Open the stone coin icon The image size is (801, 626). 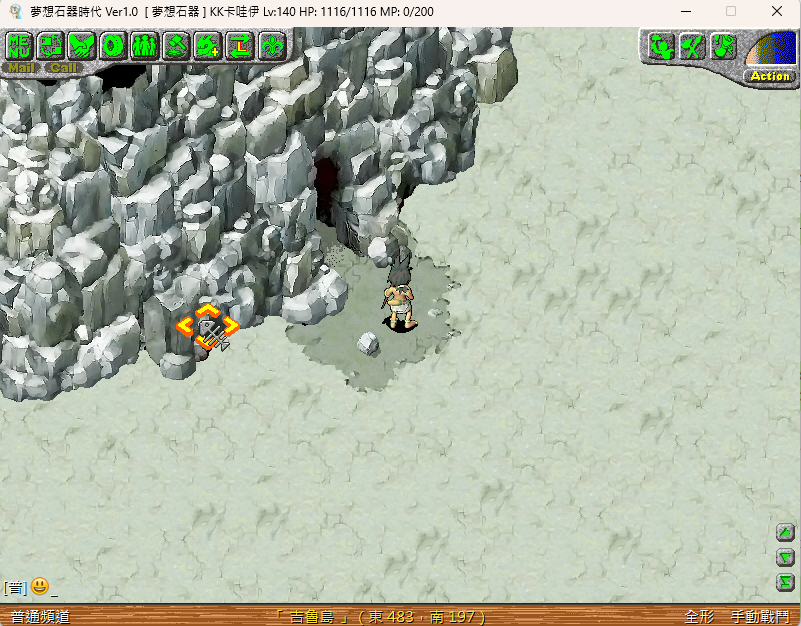[x=113, y=46]
